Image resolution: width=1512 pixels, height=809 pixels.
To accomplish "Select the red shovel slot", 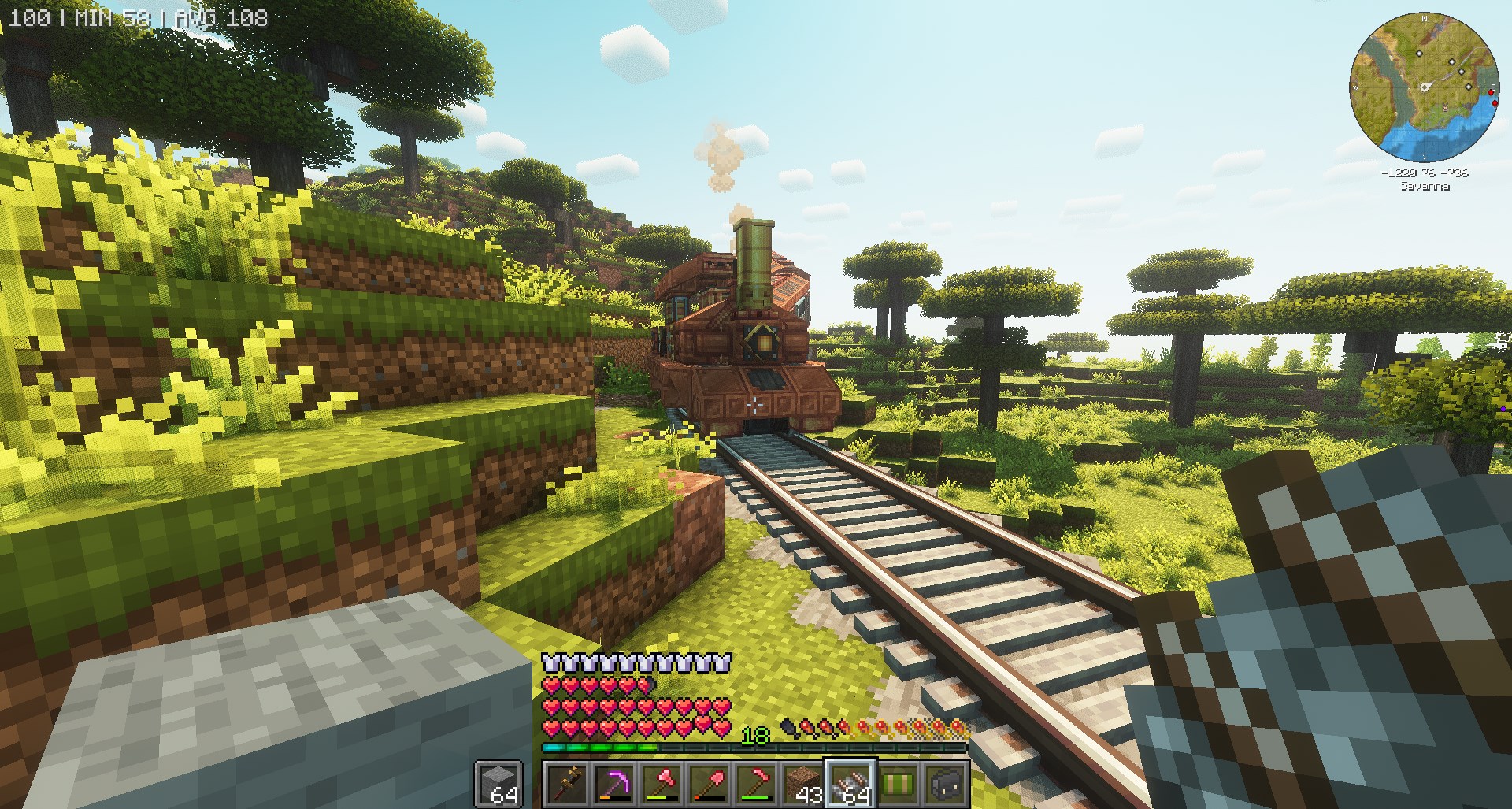I will click(708, 785).
